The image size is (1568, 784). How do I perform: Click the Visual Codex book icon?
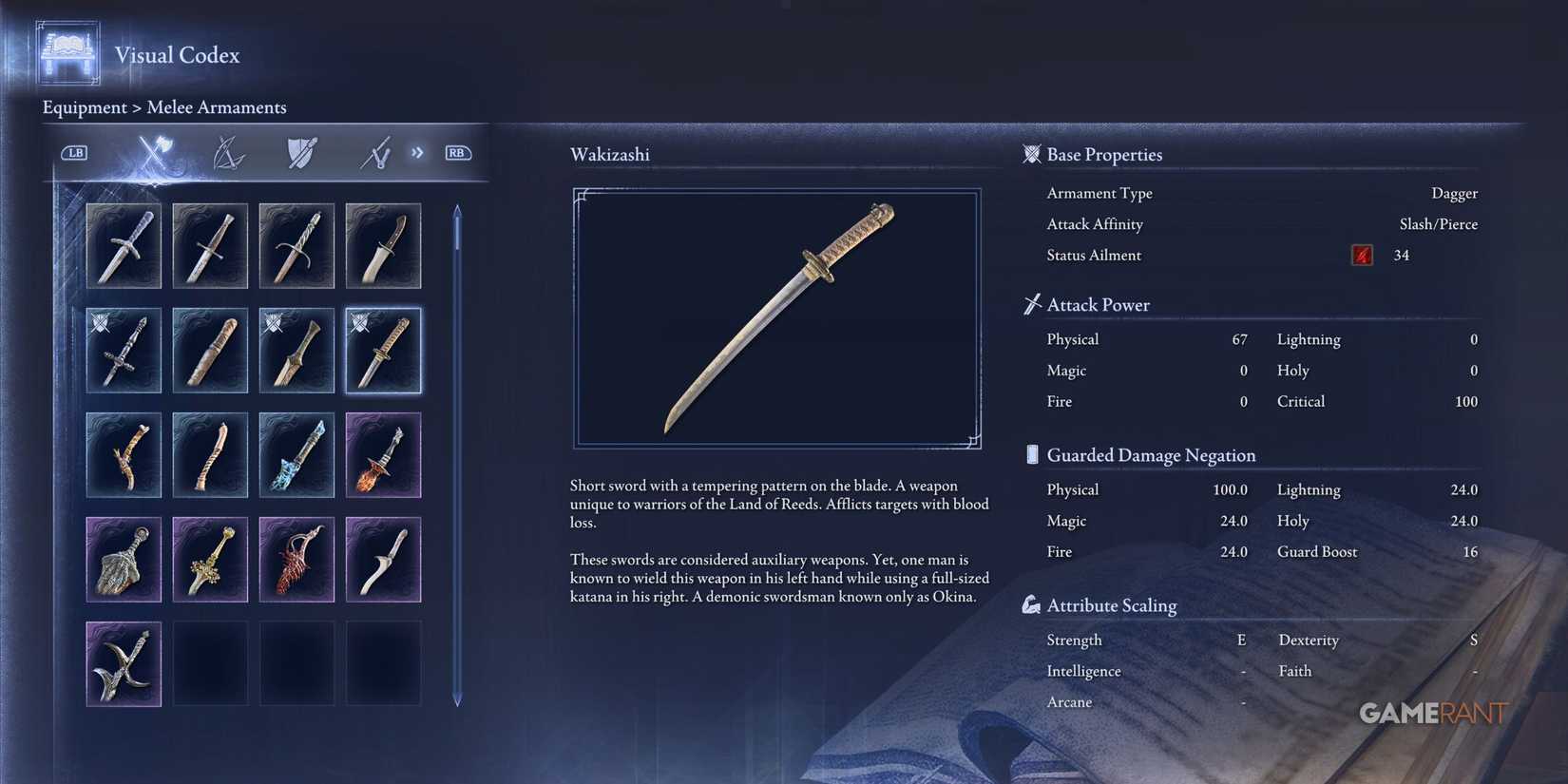66,52
